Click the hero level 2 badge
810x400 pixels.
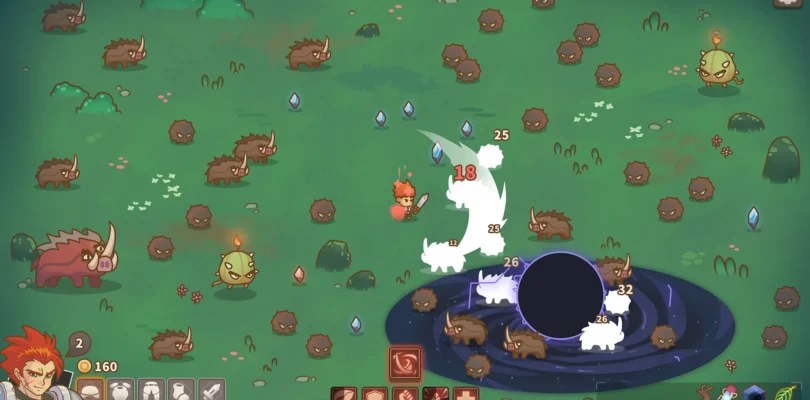[79, 343]
